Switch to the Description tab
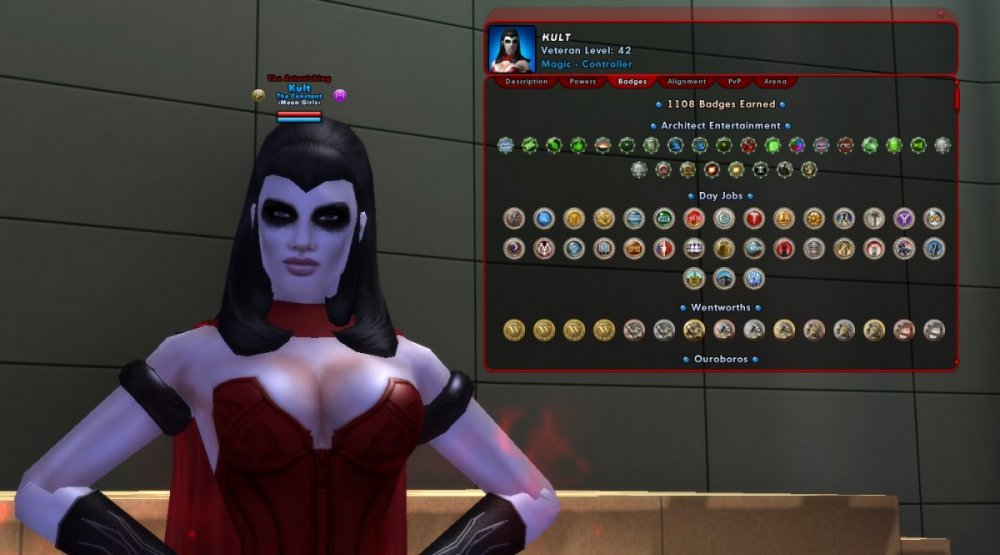The height and width of the screenshot is (555, 1000). [526, 82]
